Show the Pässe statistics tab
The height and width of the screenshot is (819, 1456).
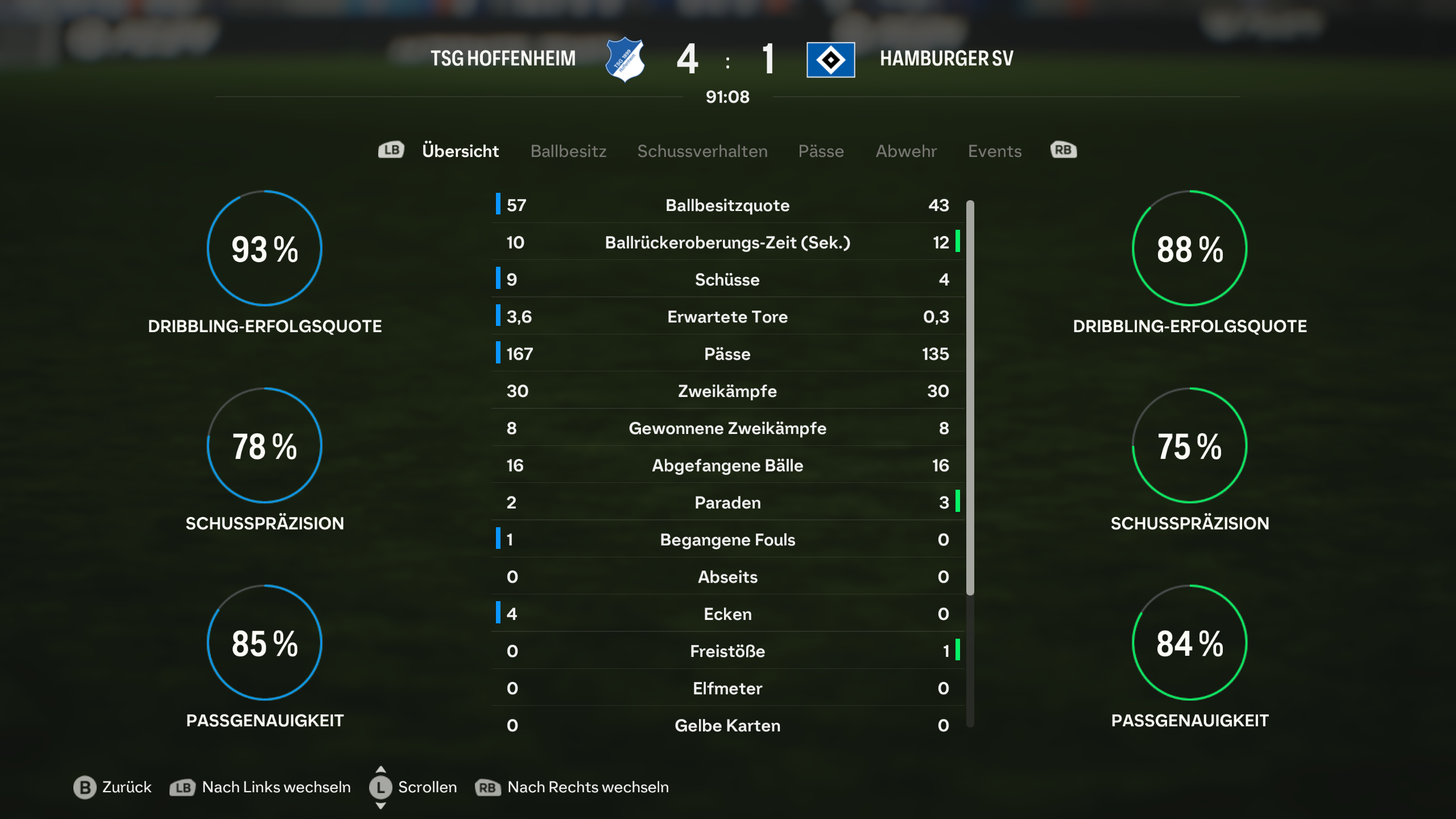(821, 151)
